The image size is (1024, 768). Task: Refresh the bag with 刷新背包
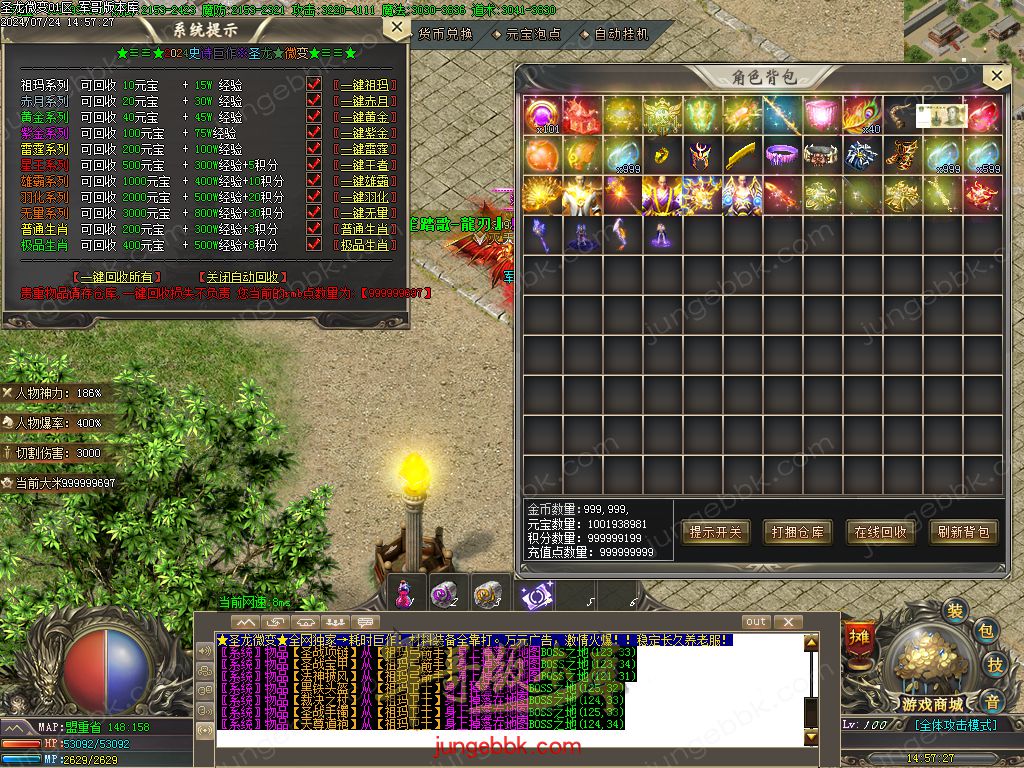click(x=963, y=532)
